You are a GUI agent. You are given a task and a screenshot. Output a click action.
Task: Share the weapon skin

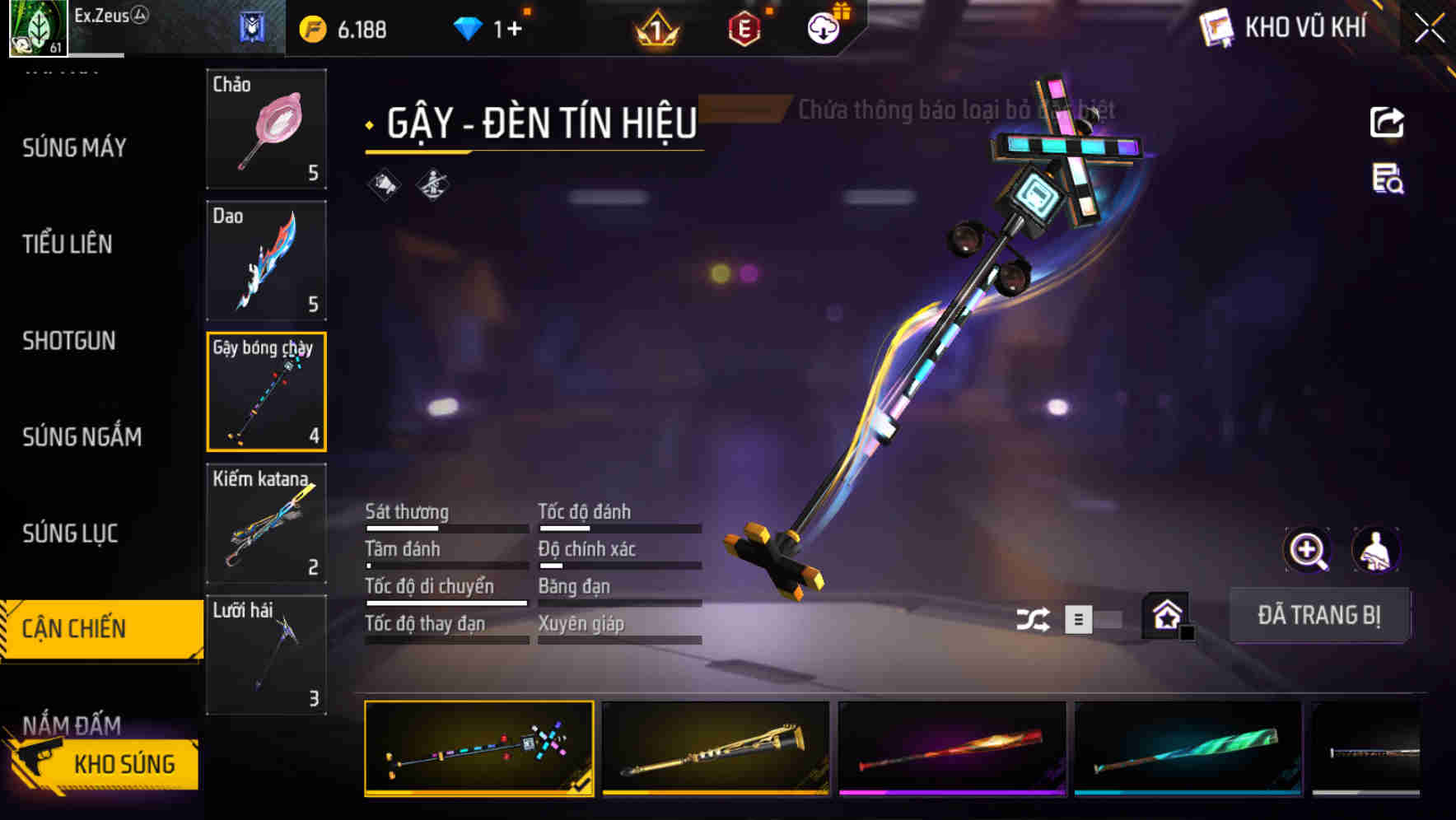click(x=1387, y=123)
